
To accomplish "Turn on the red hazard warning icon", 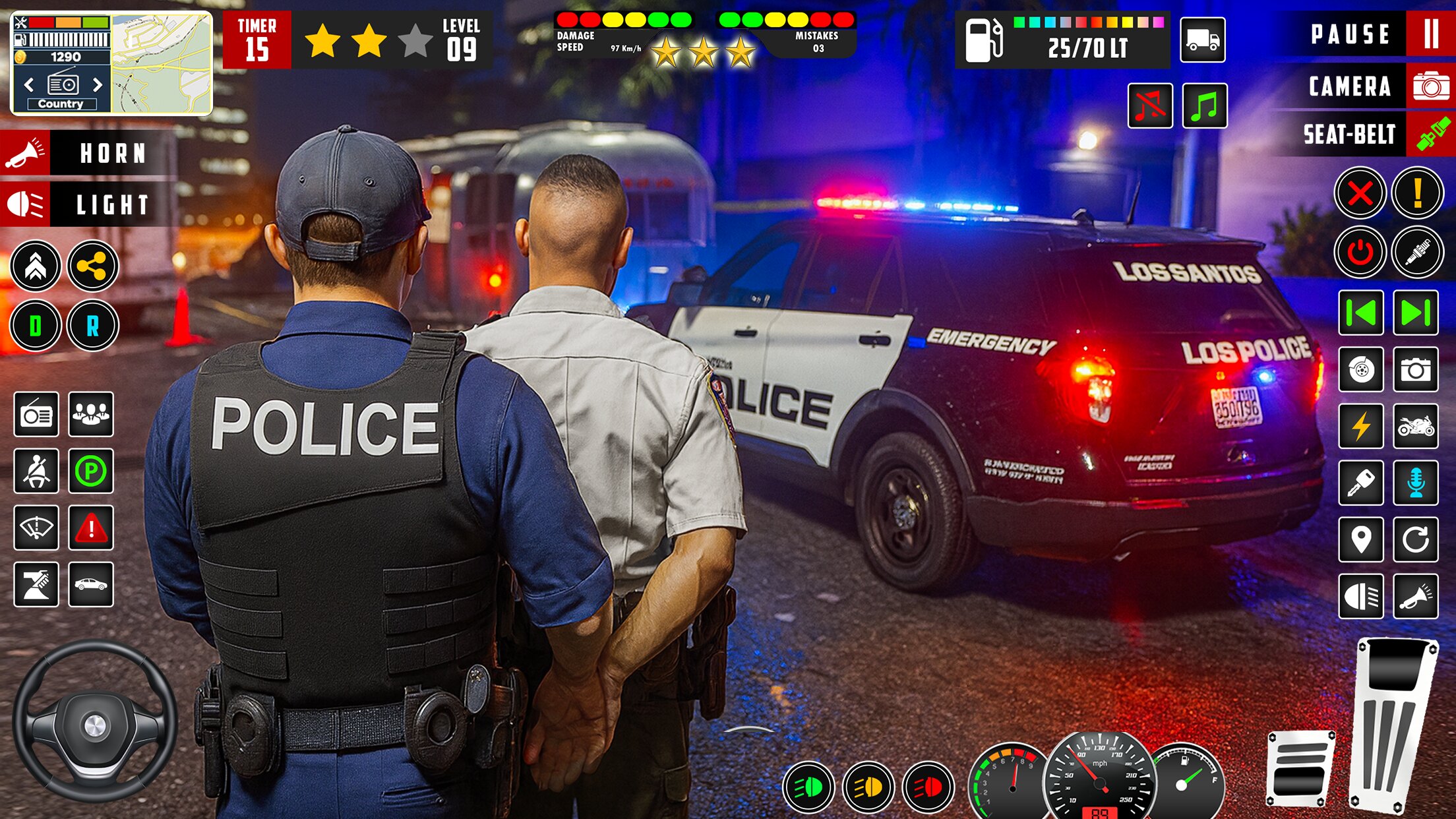I will pyautogui.click(x=91, y=528).
